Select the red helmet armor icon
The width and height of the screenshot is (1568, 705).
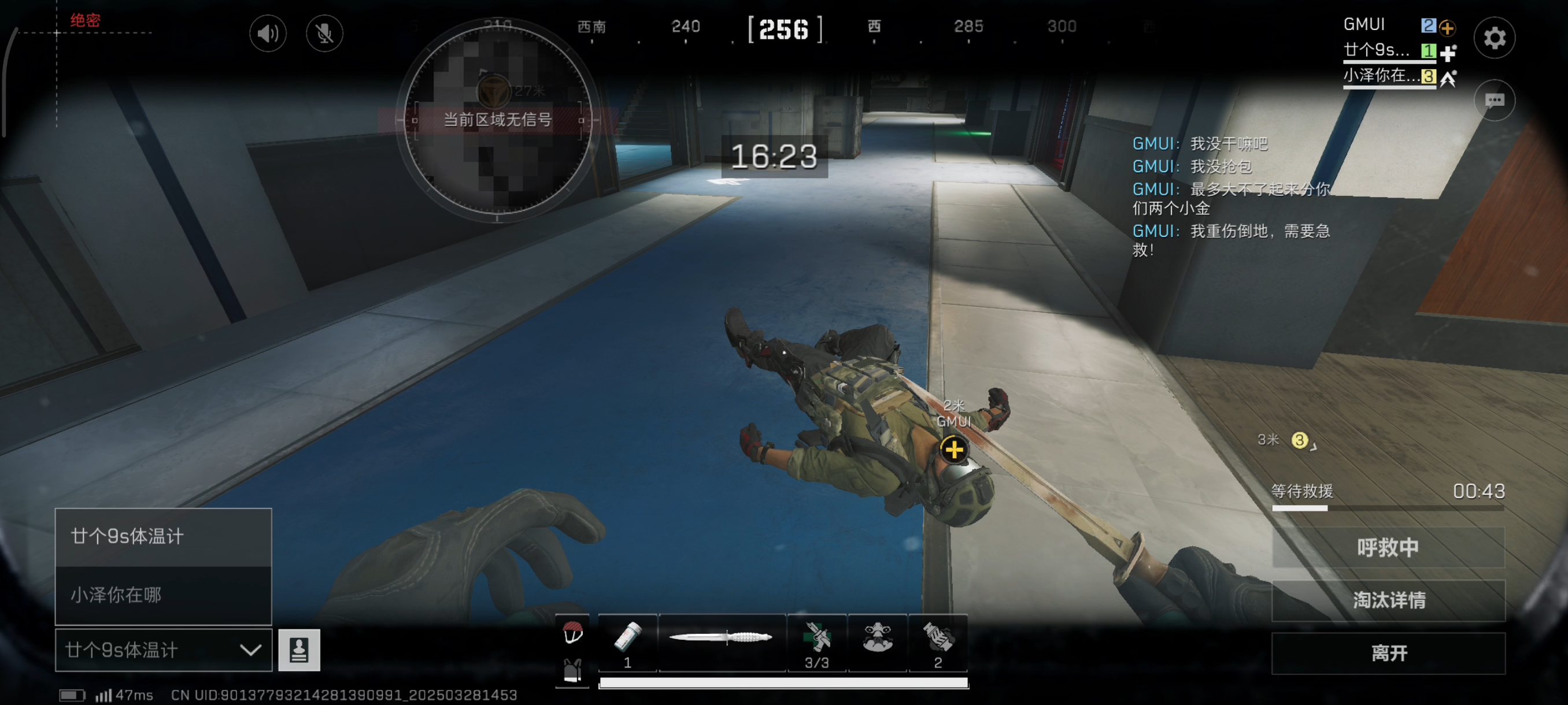(572, 633)
